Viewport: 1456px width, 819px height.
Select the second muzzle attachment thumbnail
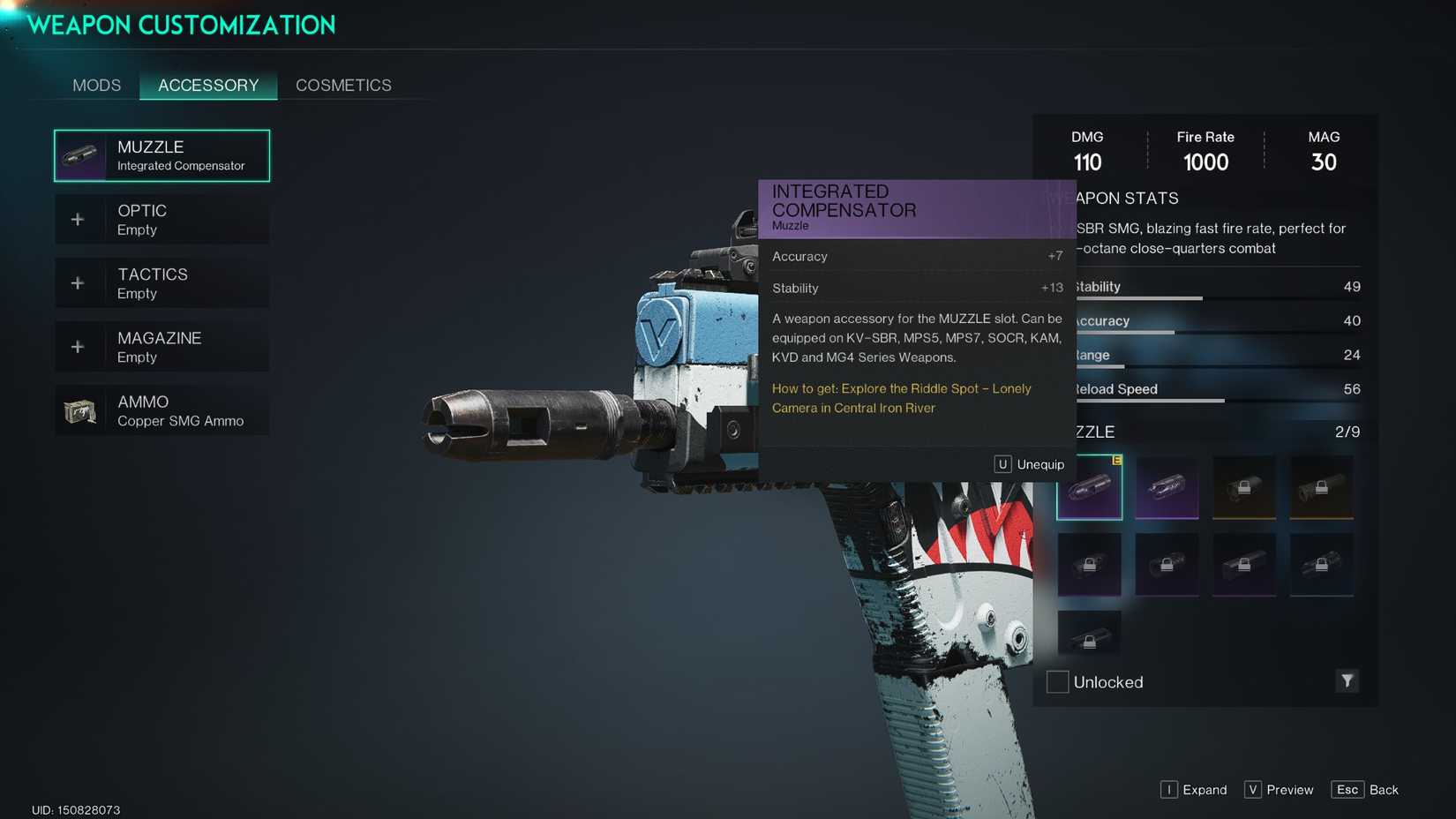1167,485
